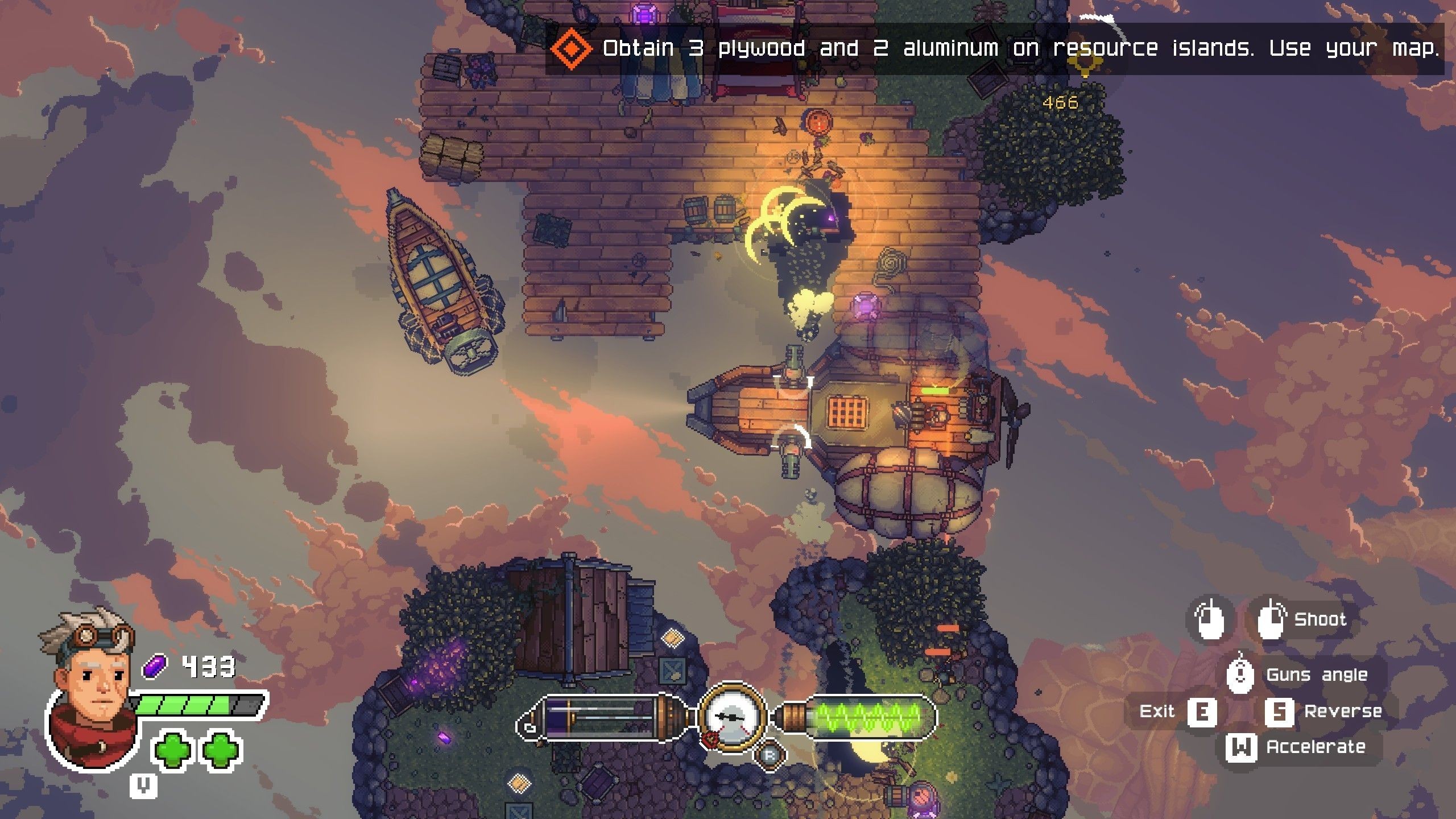Click the purple crystal currency icon
This screenshot has width=1456, height=819.
coord(155,666)
